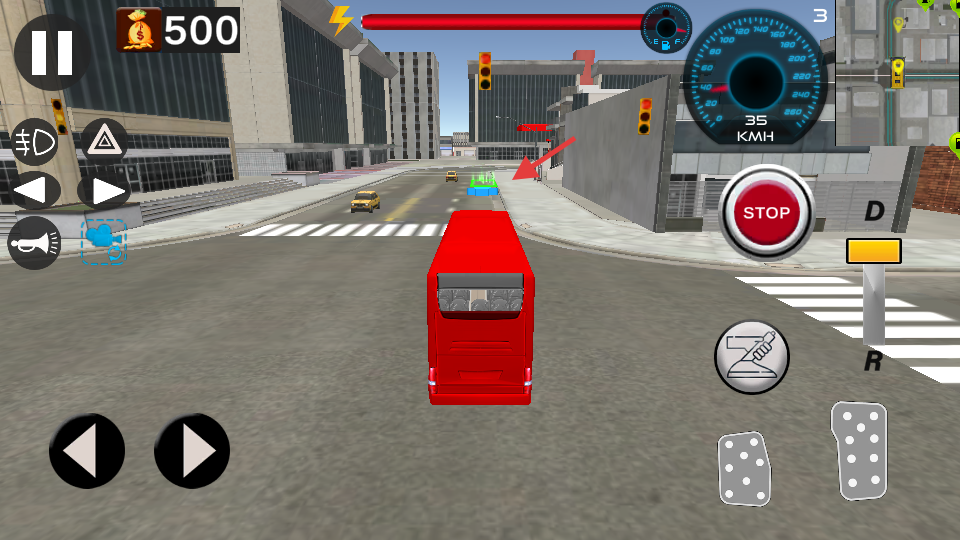Activate the left turn indicator
960x540 pixels.
pyautogui.click(x=35, y=190)
